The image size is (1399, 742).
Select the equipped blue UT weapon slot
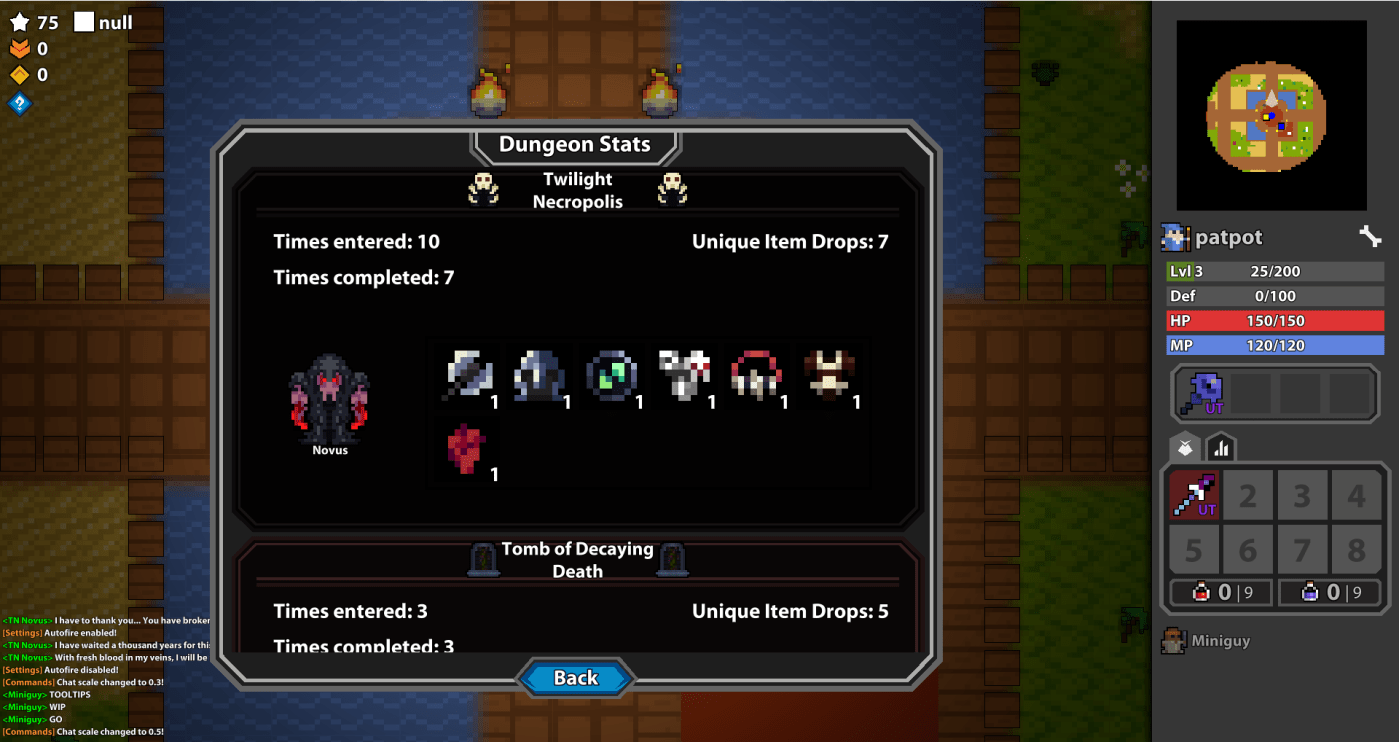click(x=1200, y=393)
